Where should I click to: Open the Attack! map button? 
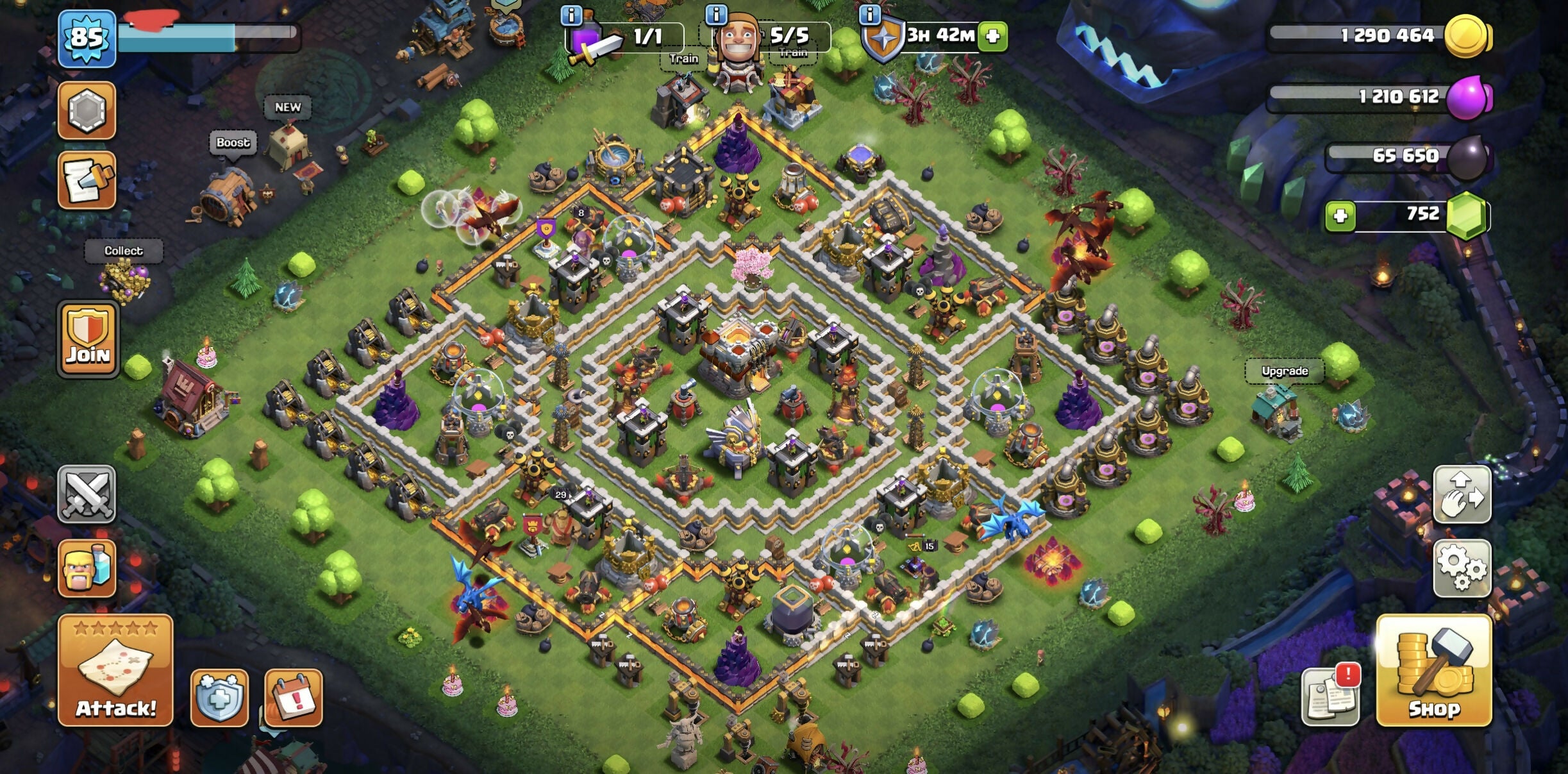[x=115, y=671]
